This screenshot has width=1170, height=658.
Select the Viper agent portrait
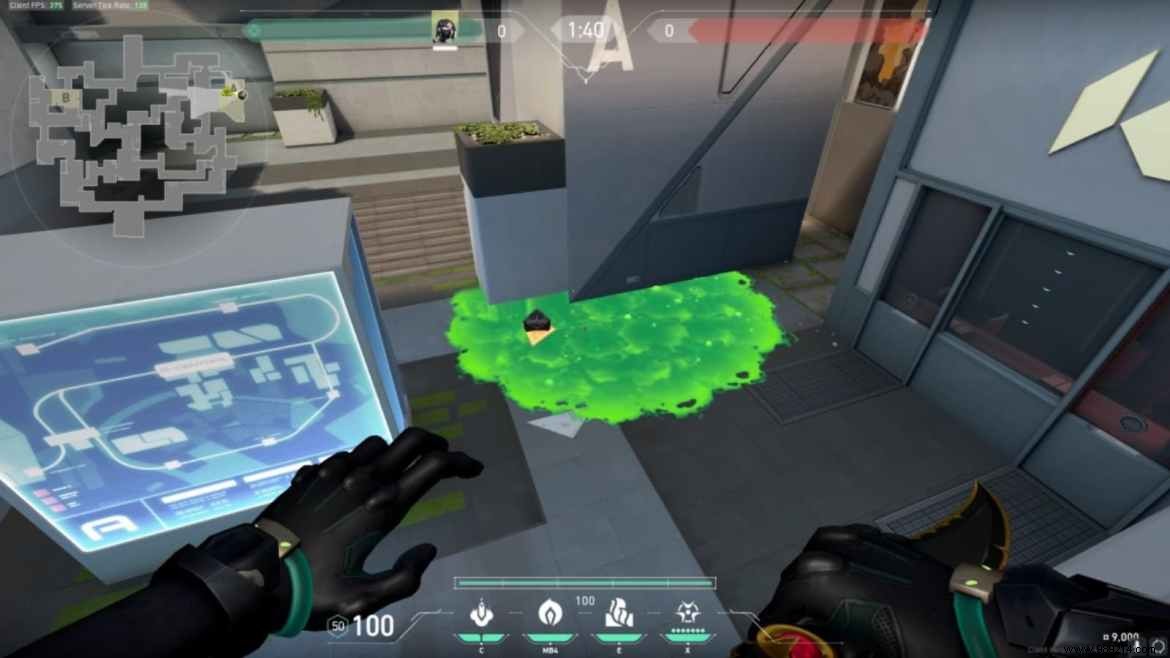coord(443,29)
